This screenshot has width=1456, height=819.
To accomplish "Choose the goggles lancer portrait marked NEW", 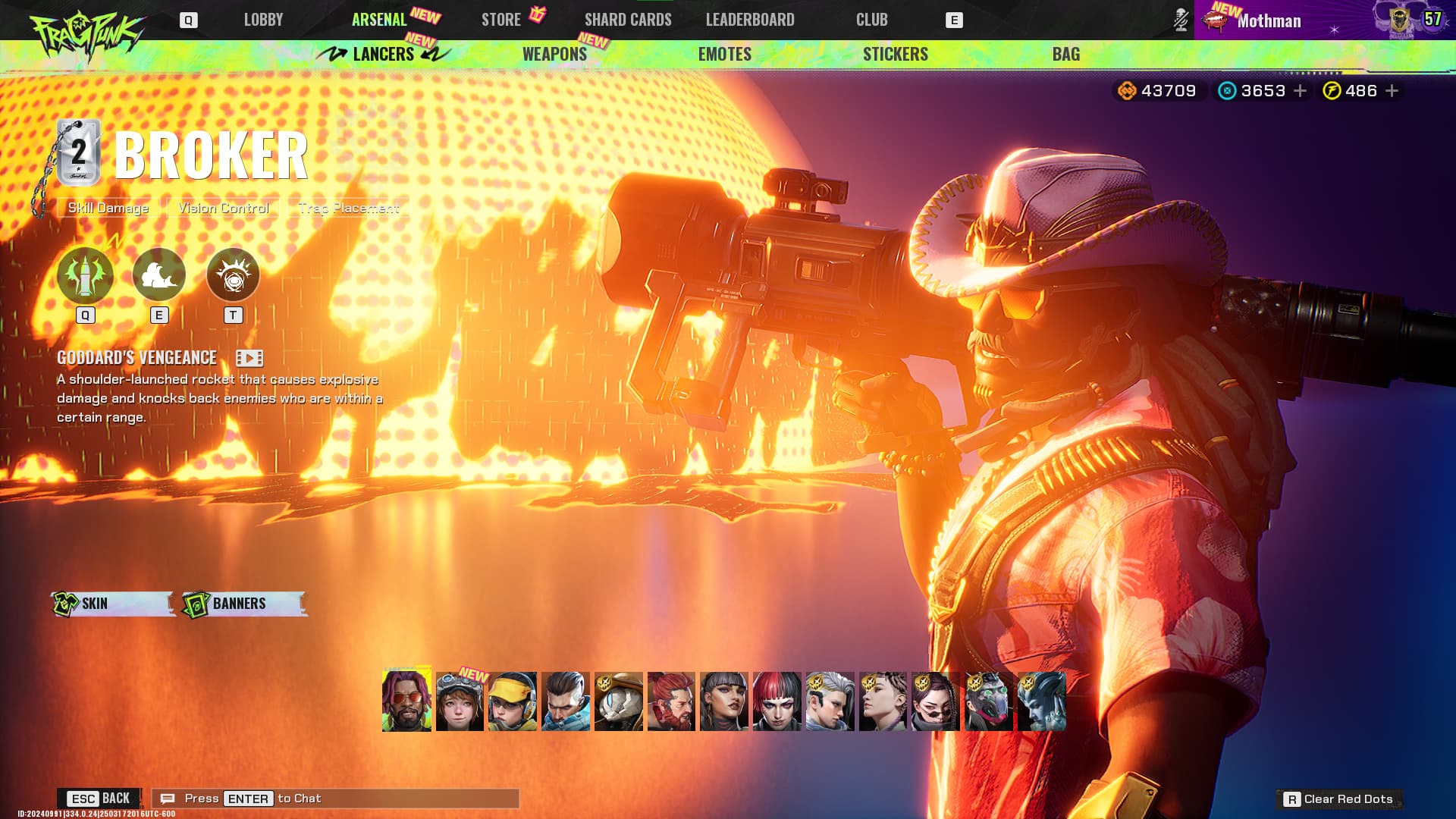I will click(x=460, y=701).
